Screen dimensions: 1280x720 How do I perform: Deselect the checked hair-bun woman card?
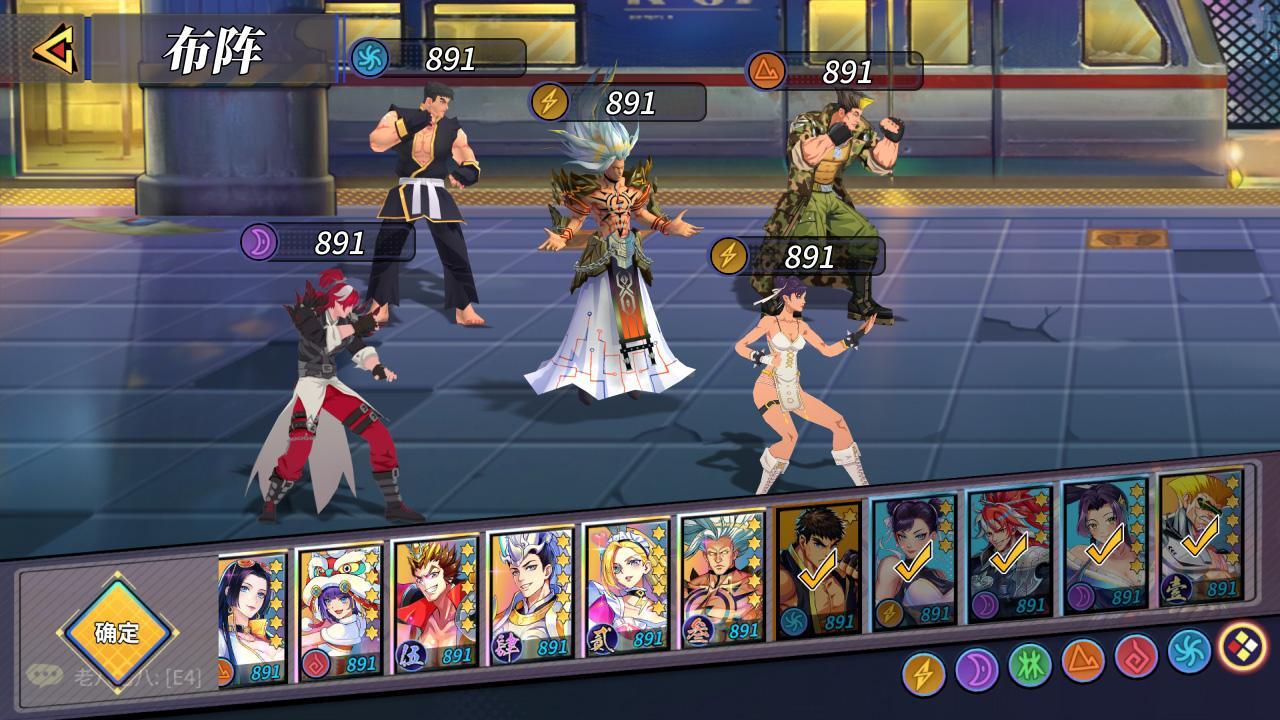pyautogui.click(x=914, y=562)
